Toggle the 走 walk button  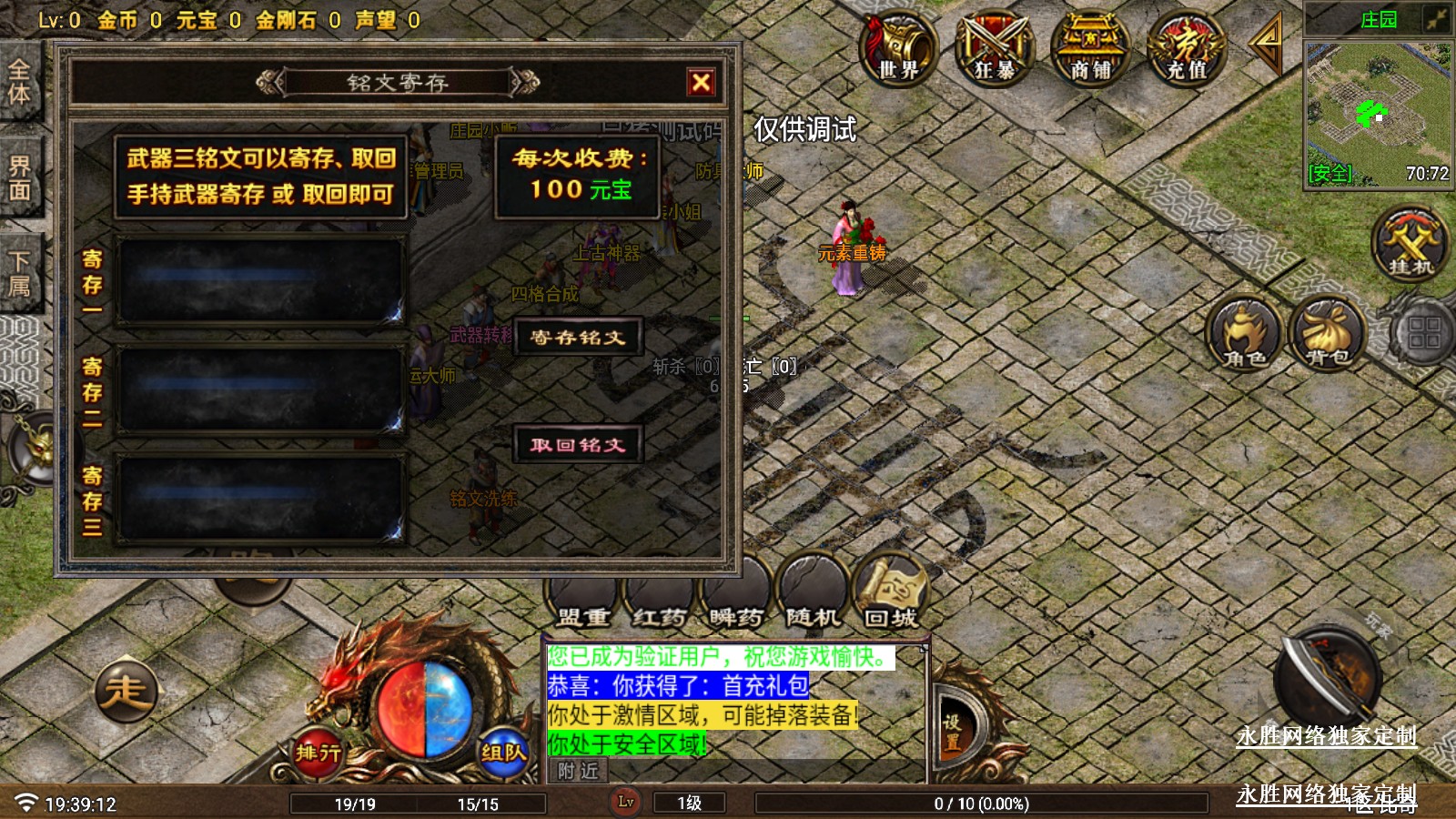(x=126, y=692)
